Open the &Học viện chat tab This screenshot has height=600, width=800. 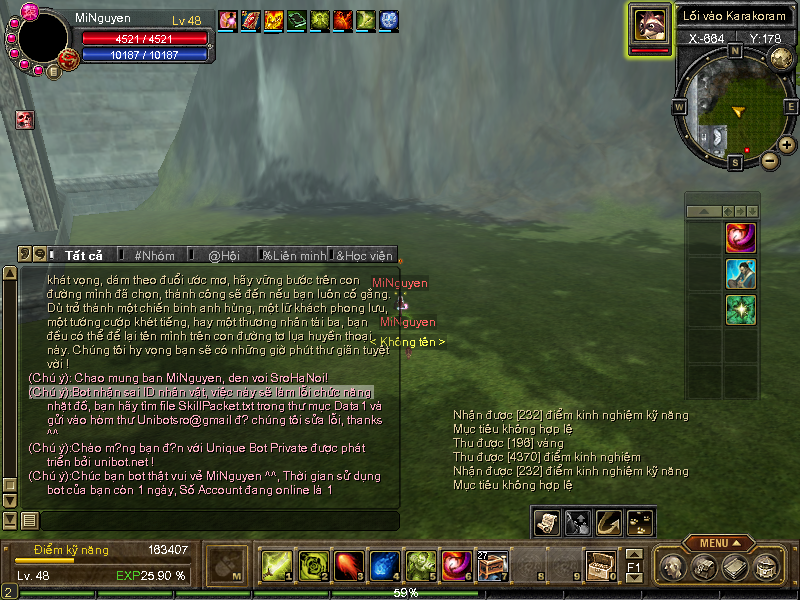365,256
